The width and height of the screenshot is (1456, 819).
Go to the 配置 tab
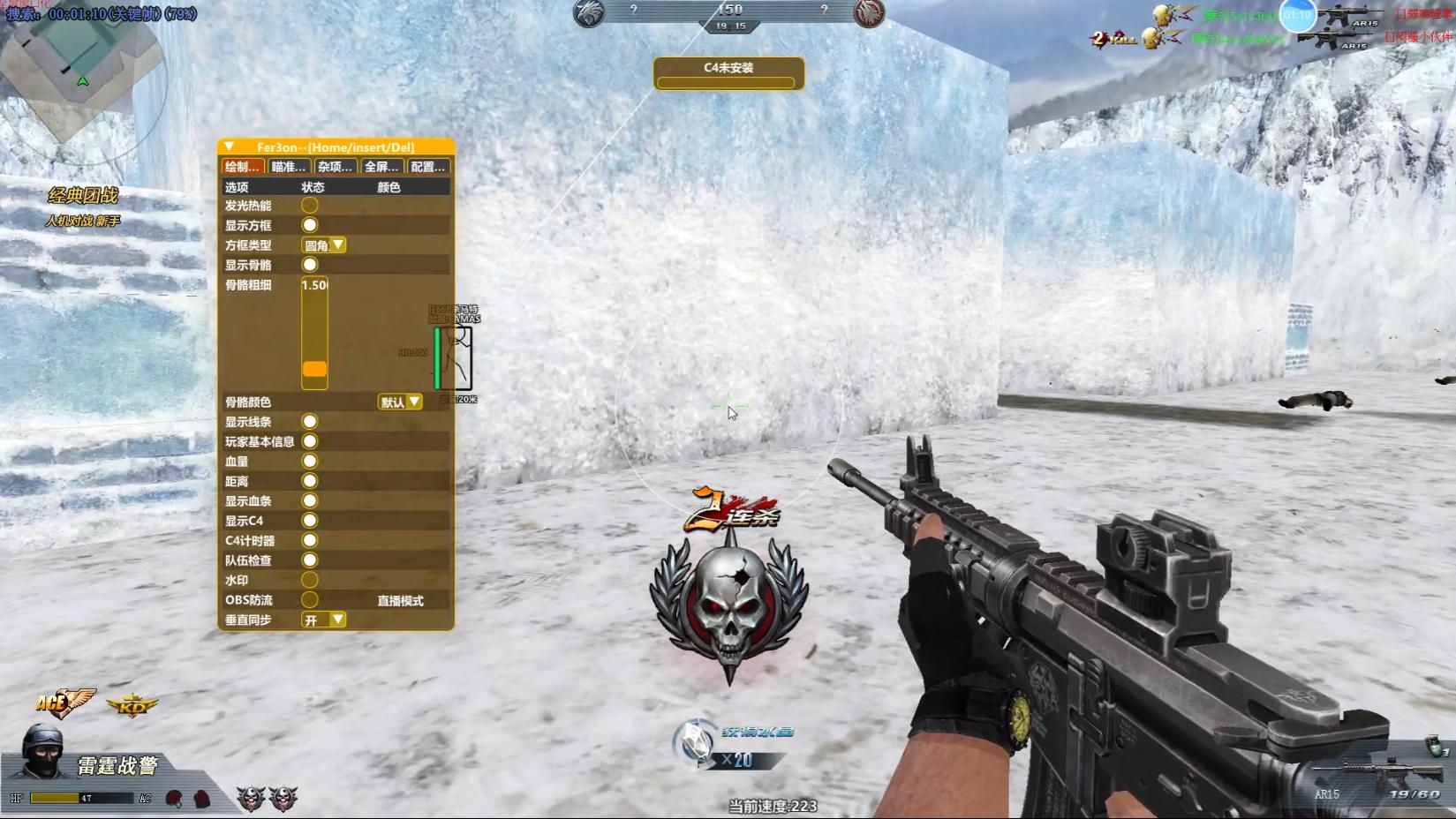pos(428,167)
